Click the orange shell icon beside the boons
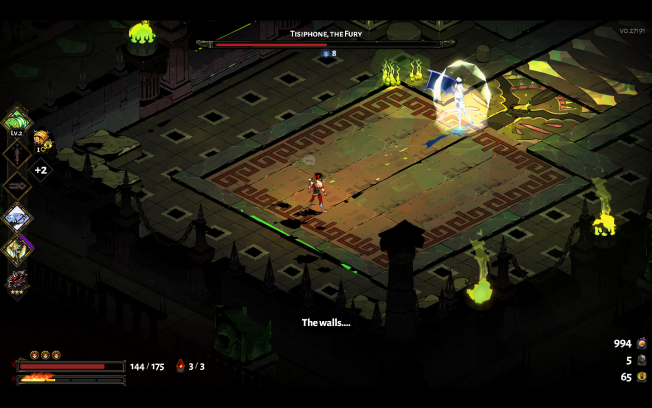 click(x=41, y=138)
